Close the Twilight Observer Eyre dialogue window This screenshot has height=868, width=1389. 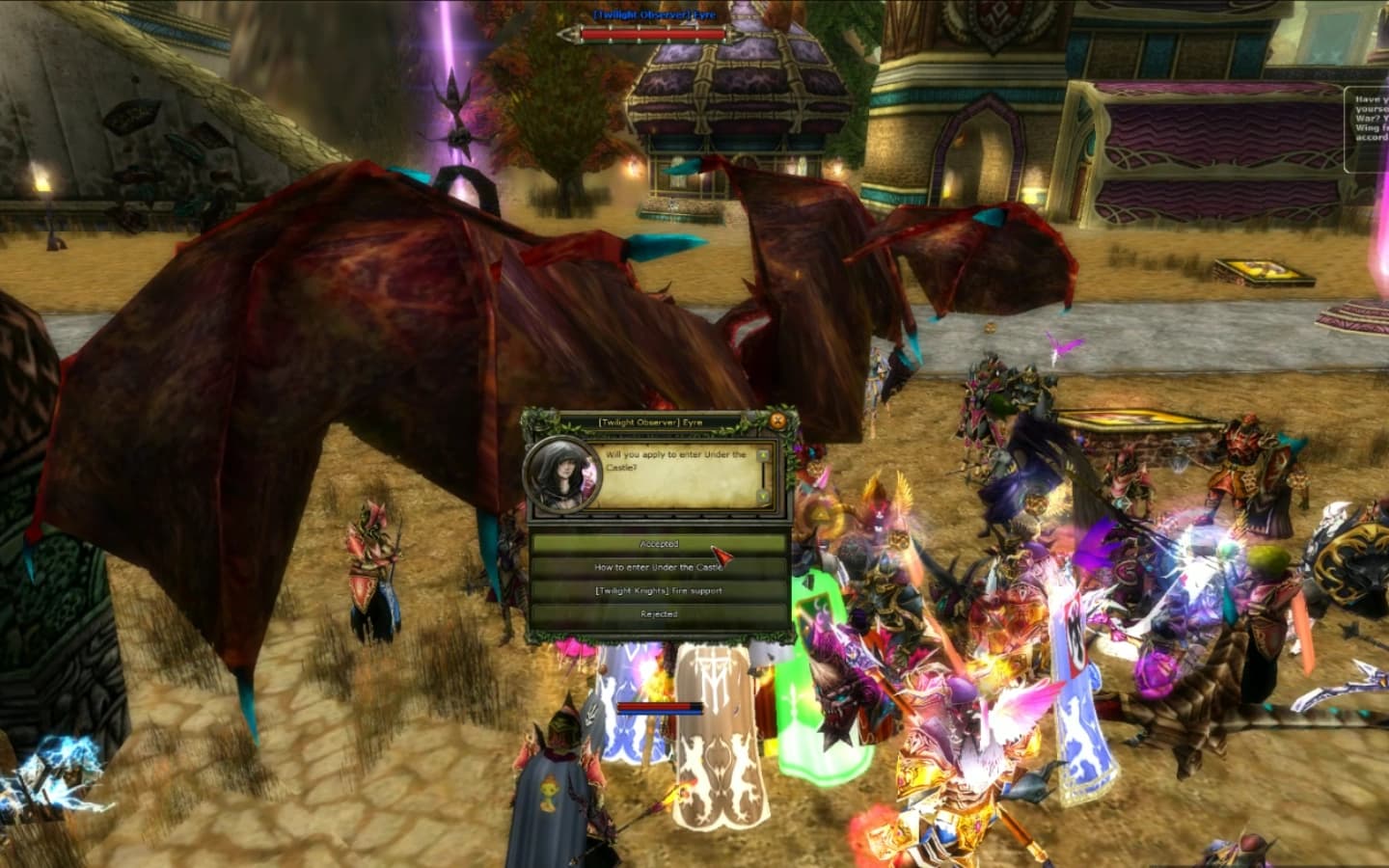(x=777, y=420)
